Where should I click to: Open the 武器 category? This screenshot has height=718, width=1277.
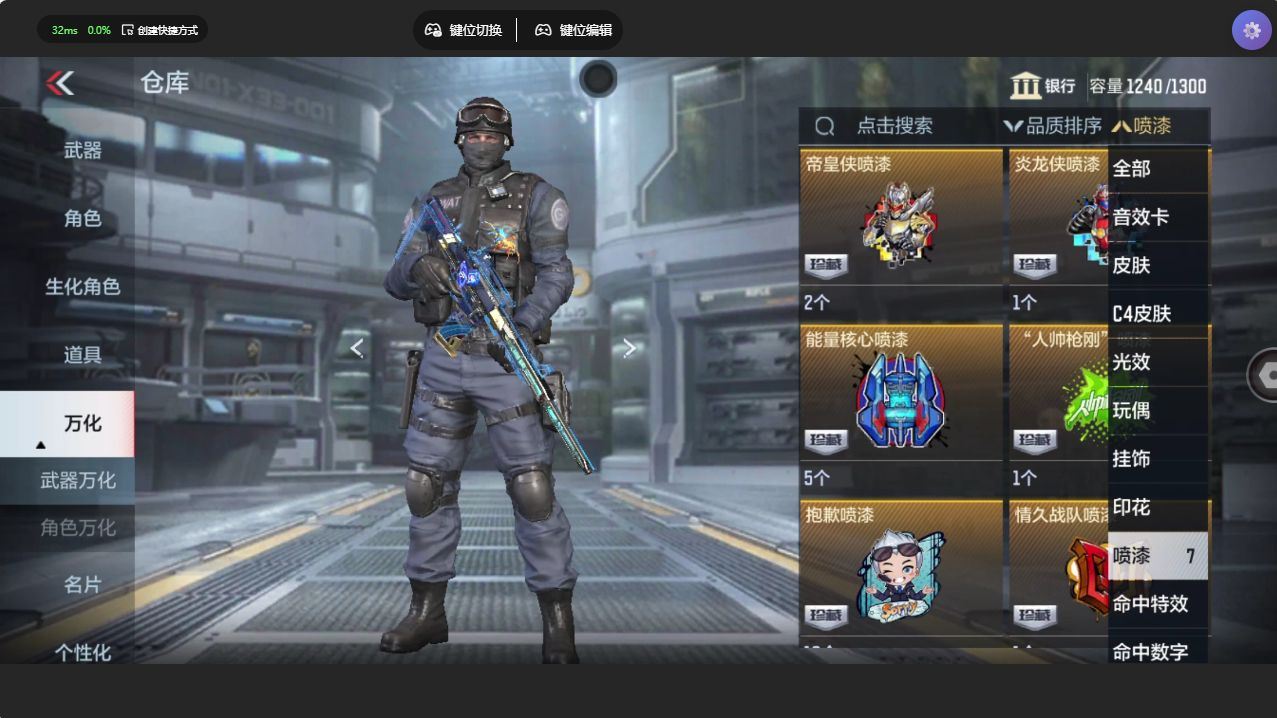(x=82, y=151)
